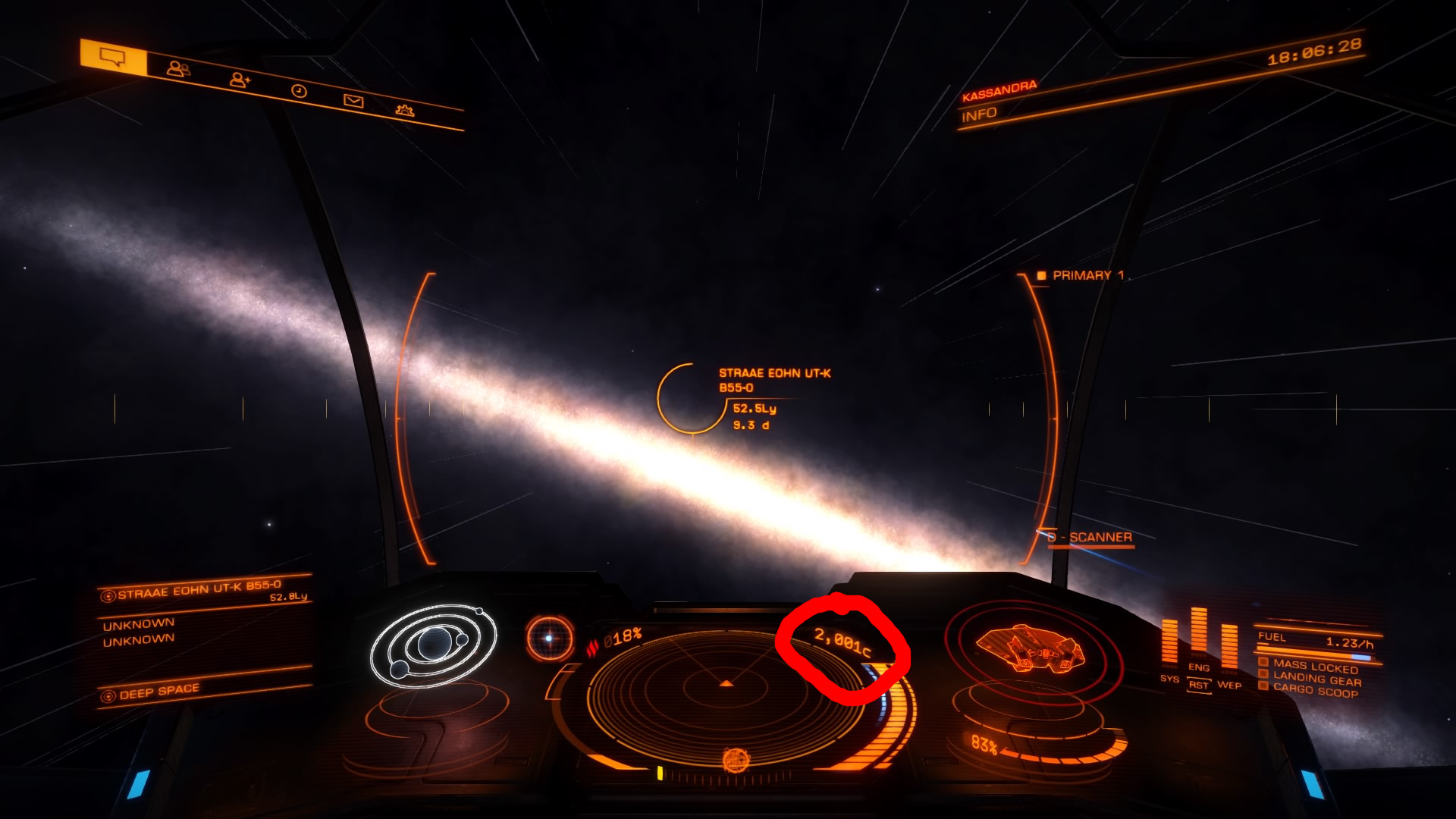Select the orbiting system target hologram
Image resolution: width=1456 pixels, height=819 pixels.
click(x=433, y=645)
